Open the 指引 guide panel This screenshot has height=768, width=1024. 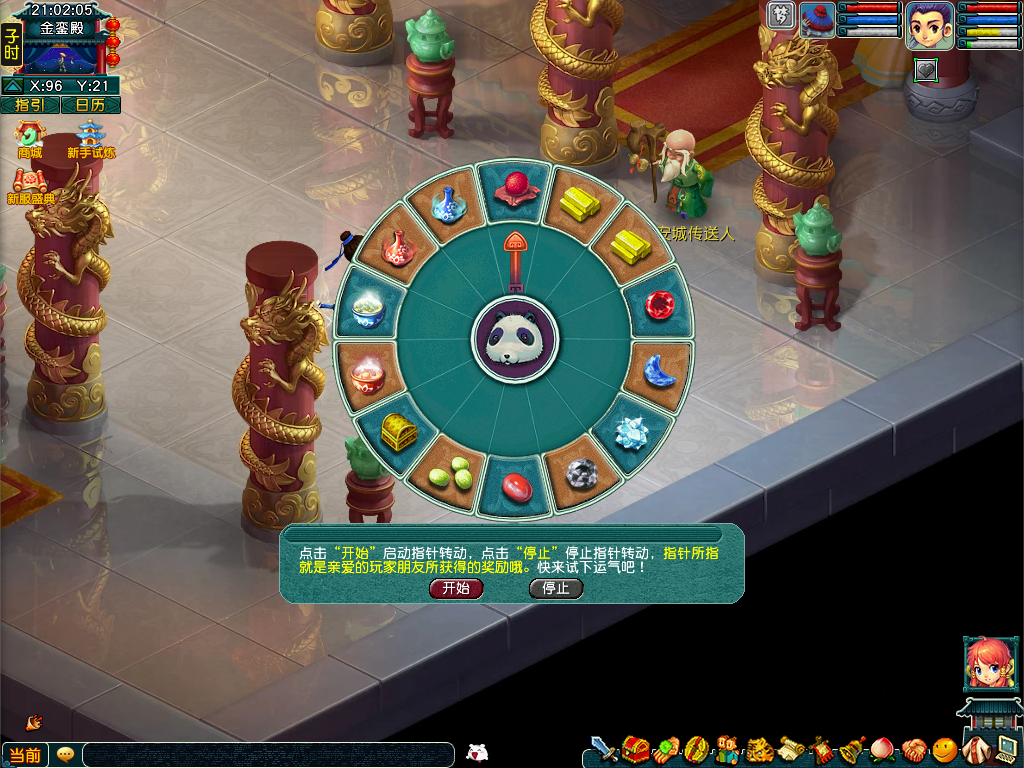[x=30, y=105]
